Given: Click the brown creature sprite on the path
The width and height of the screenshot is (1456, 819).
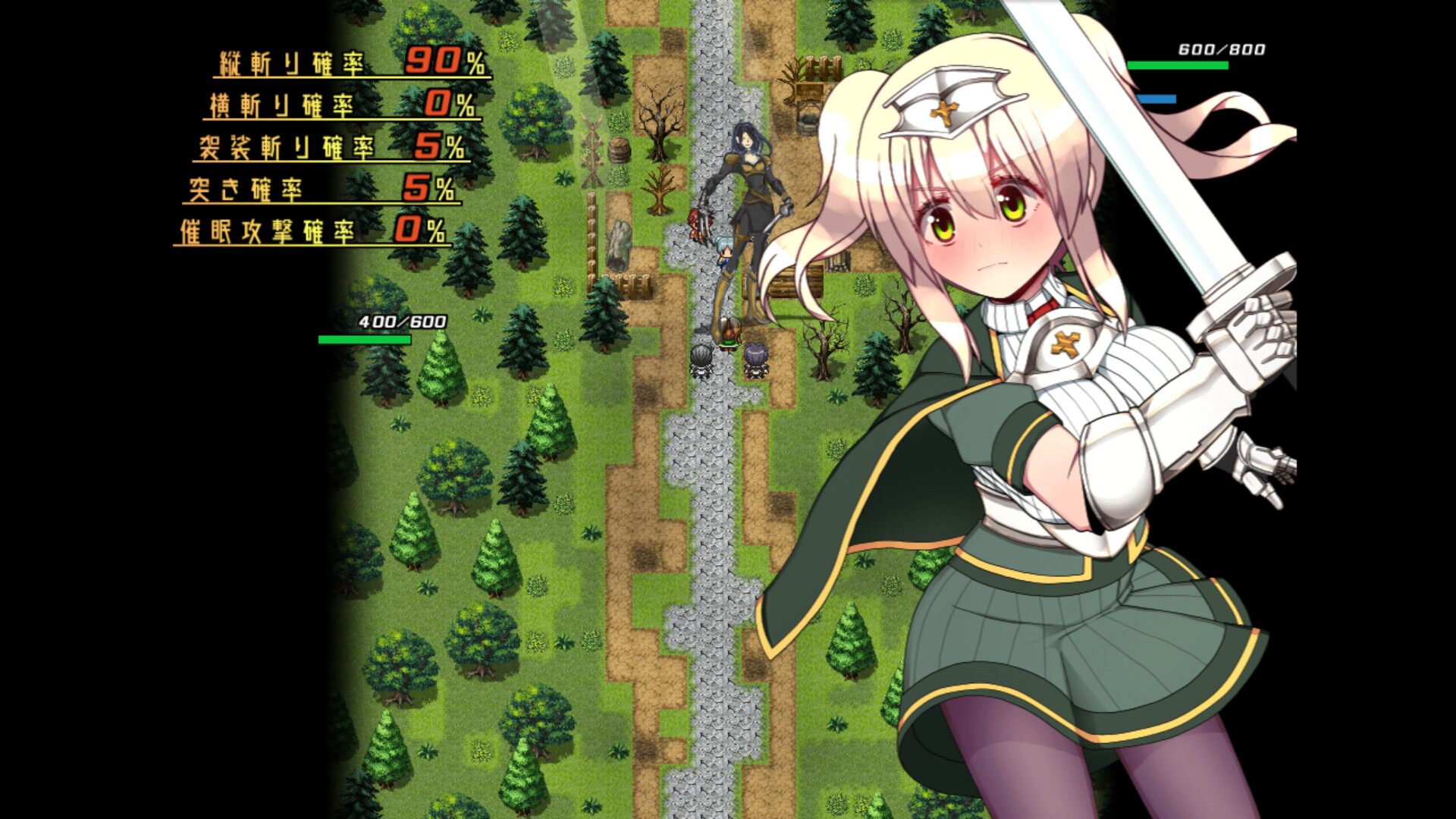Looking at the screenshot, I should 730,332.
